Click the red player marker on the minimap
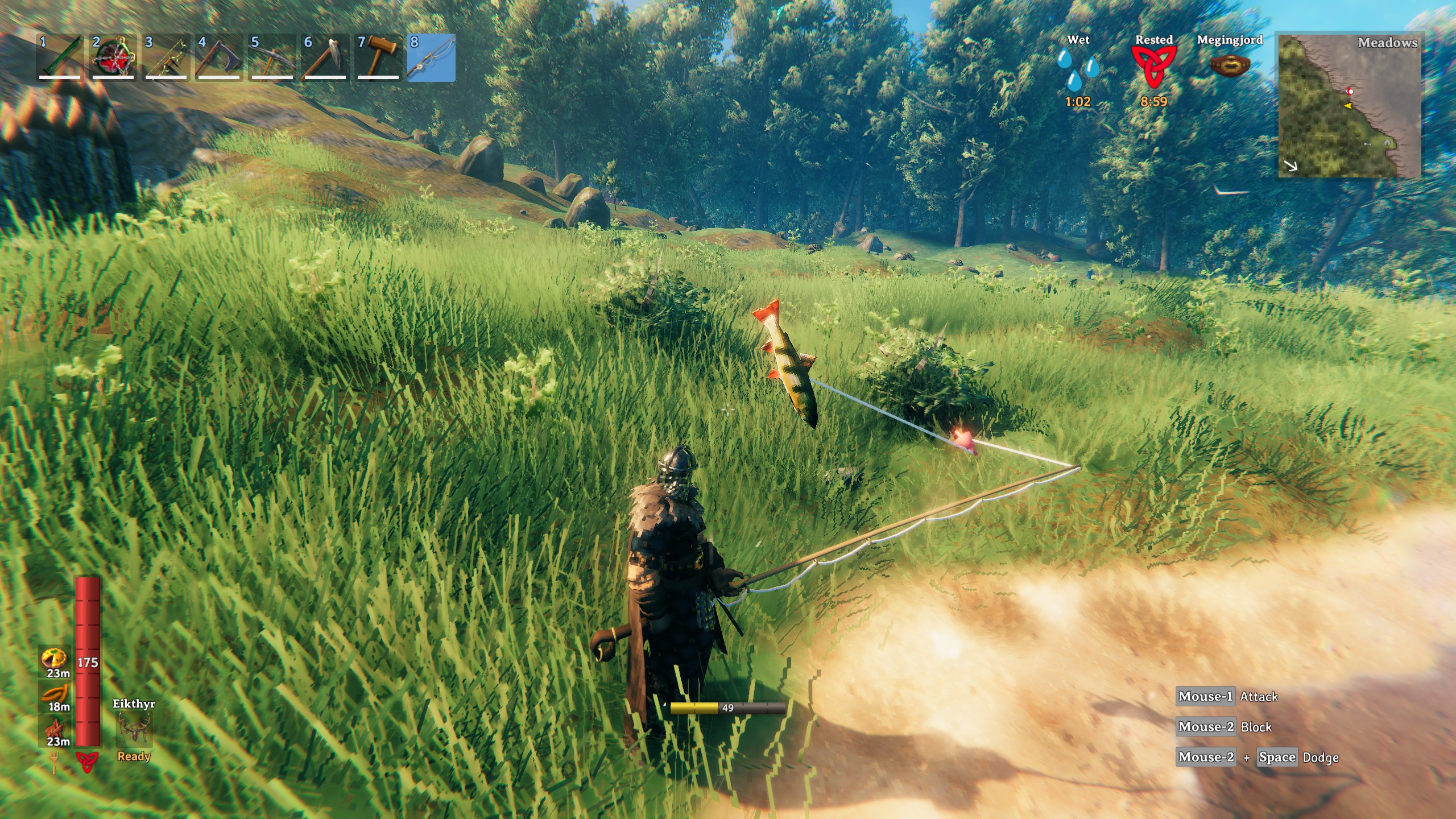 coord(1350,91)
